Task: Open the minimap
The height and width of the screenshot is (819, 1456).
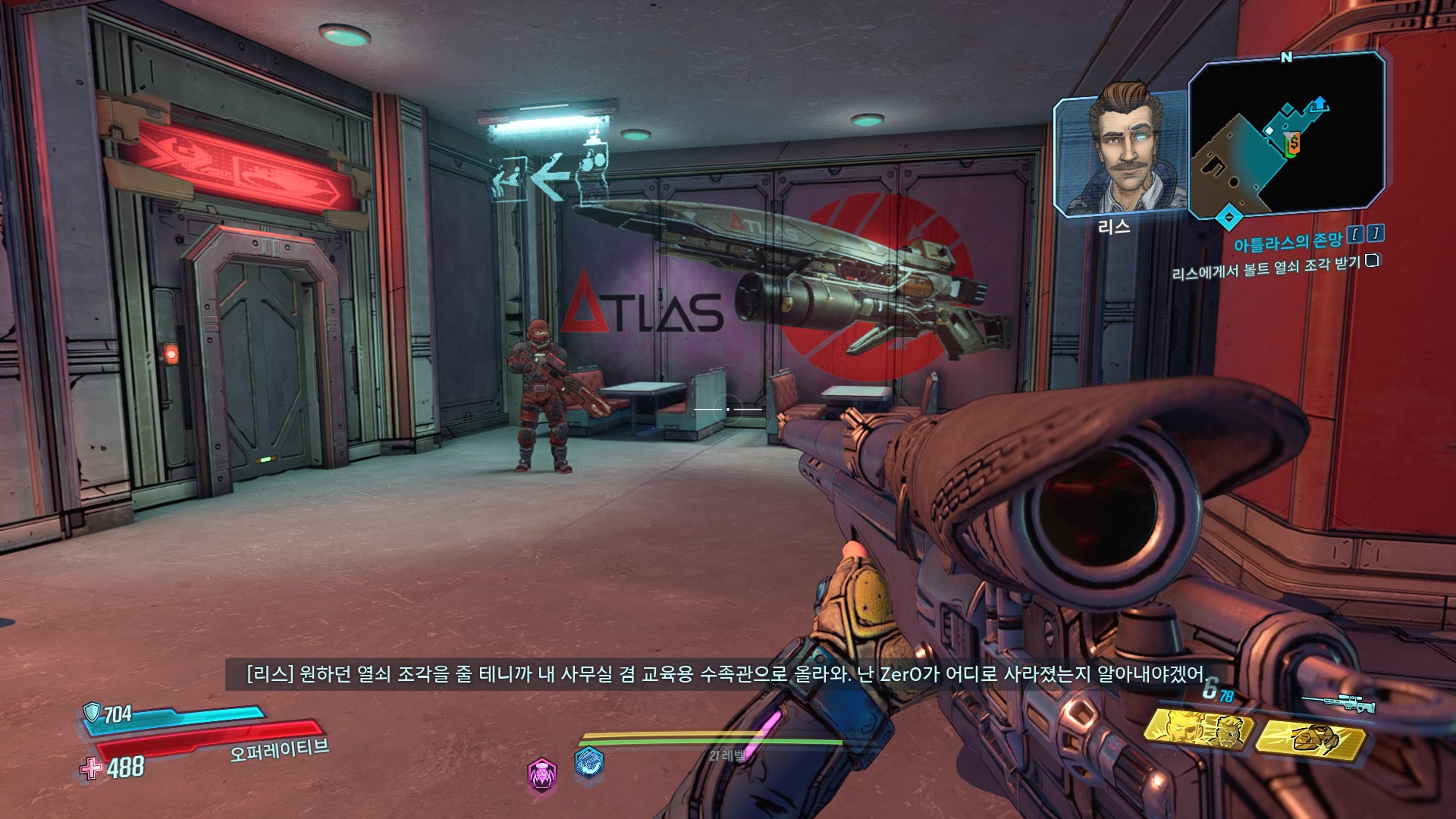Action: [x=1286, y=135]
